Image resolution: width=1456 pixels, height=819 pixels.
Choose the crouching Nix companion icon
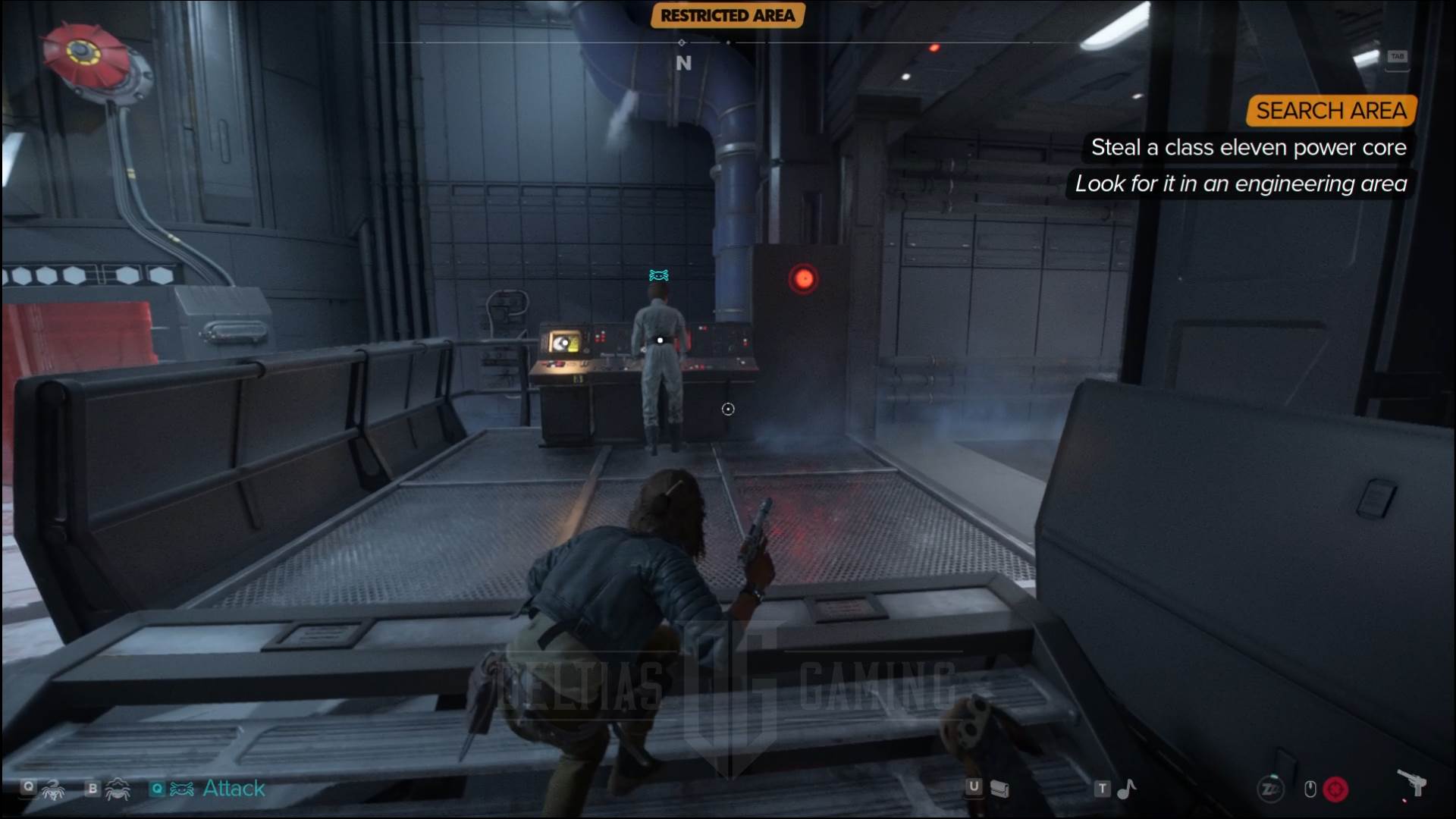pyautogui.click(x=118, y=790)
